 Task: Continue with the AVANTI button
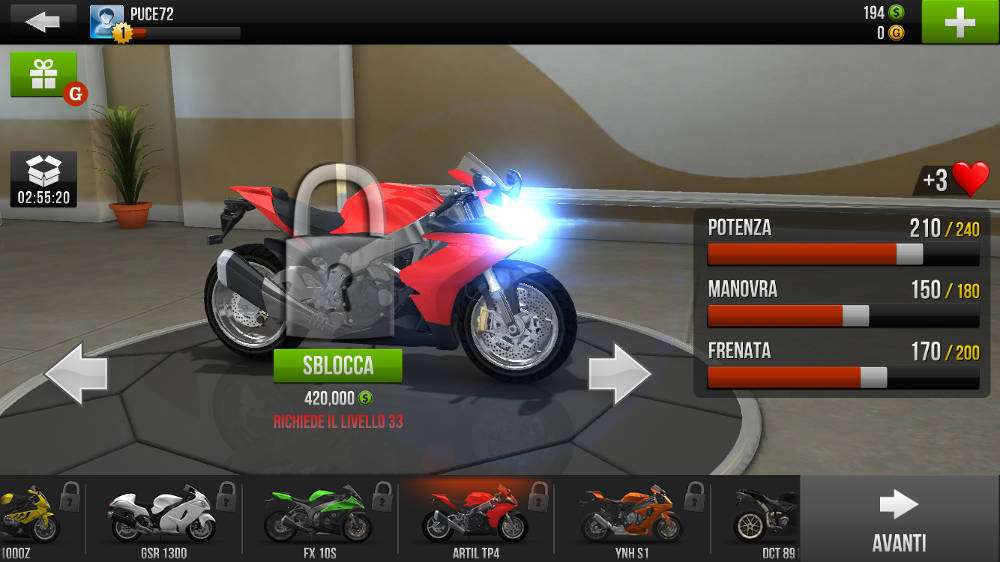tap(898, 520)
